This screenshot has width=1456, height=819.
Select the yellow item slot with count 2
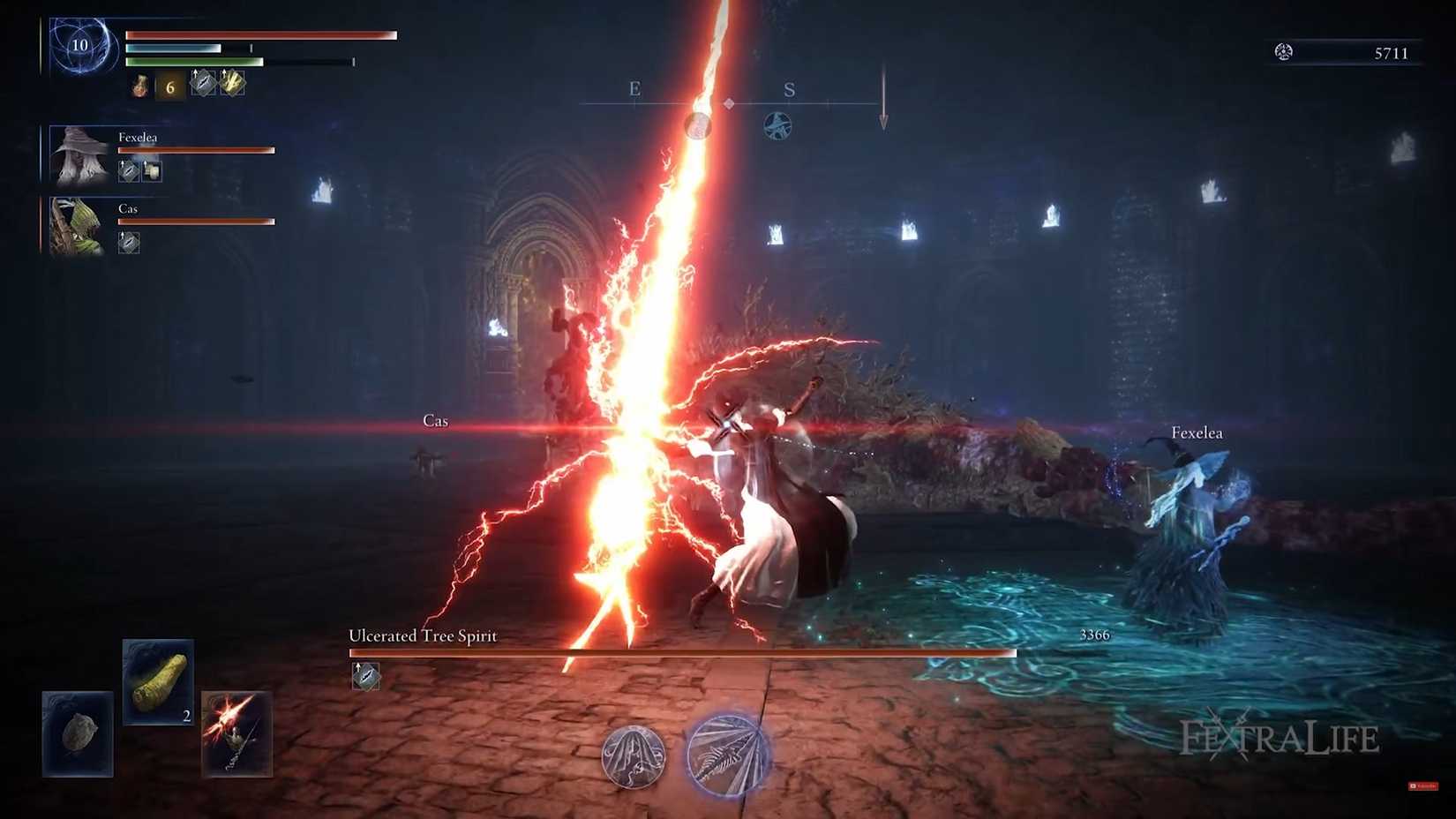tap(158, 681)
